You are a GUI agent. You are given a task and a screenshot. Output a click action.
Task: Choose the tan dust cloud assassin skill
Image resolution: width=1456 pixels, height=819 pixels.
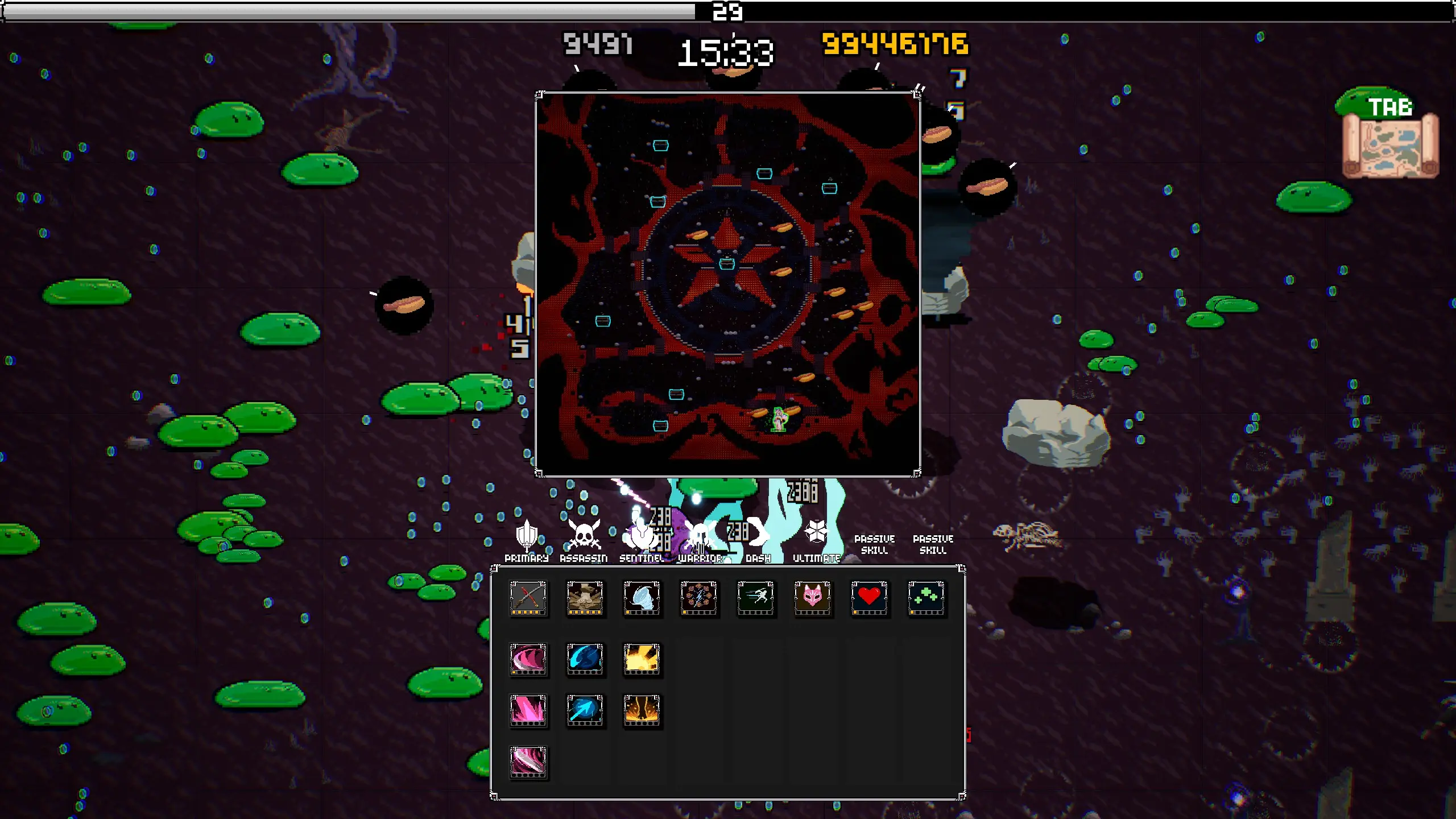pyautogui.click(x=585, y=598)
